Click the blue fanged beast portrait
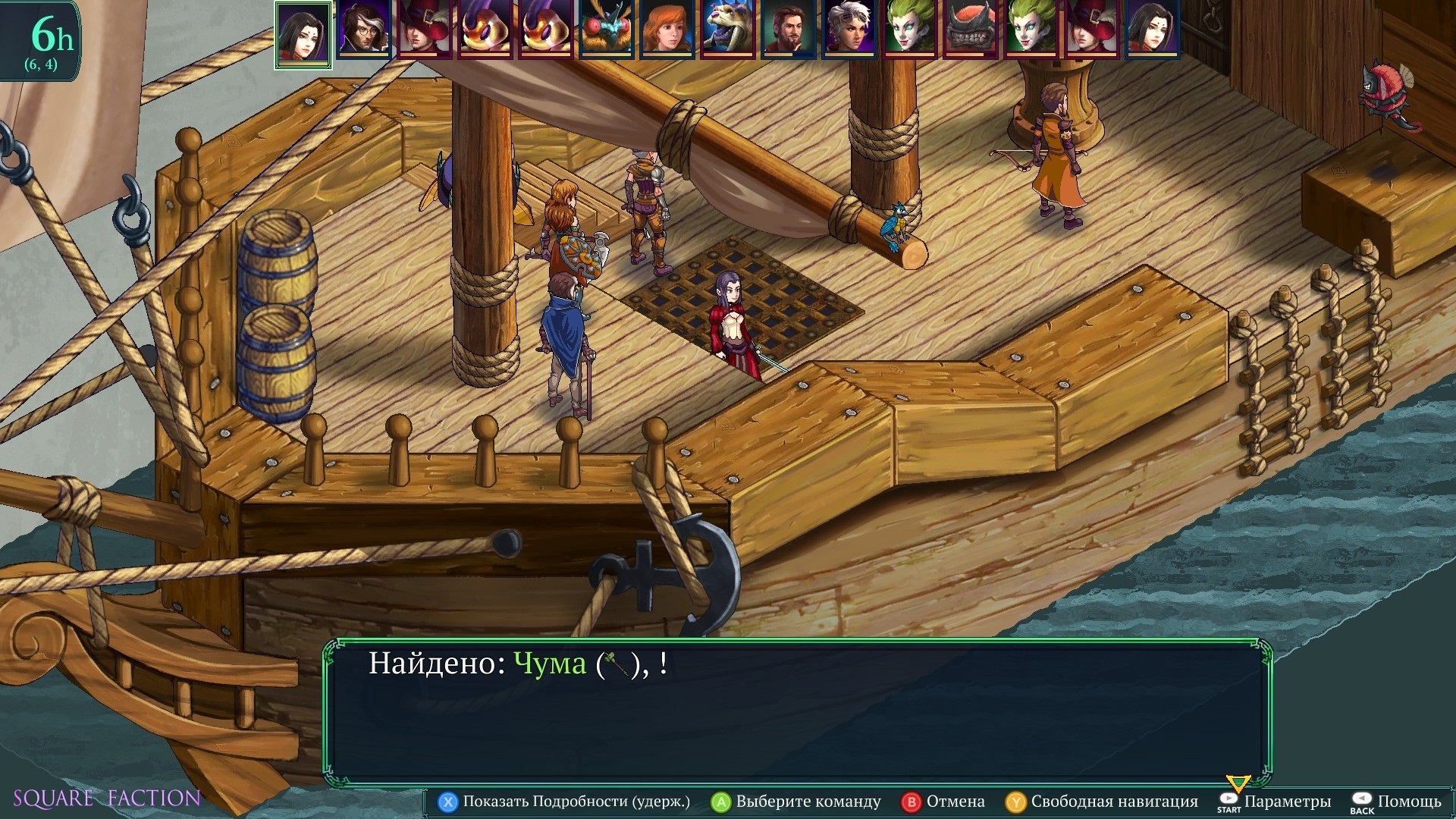Screen dimensions: 1456x819 [728, 30]
